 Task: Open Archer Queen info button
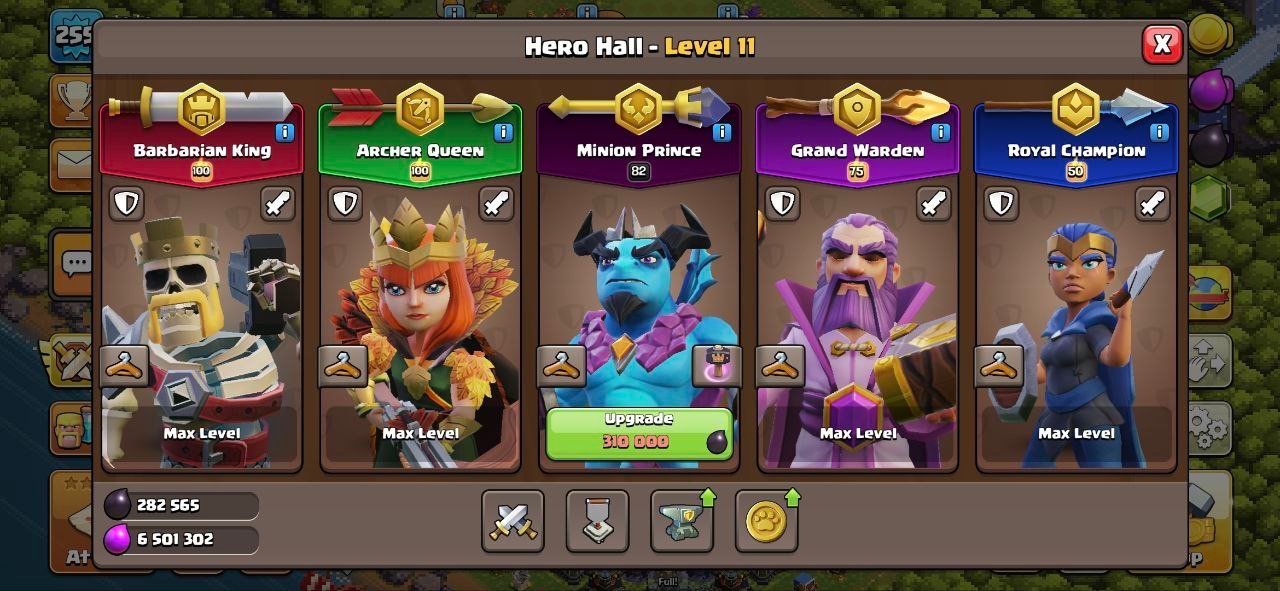click(503, 132)
